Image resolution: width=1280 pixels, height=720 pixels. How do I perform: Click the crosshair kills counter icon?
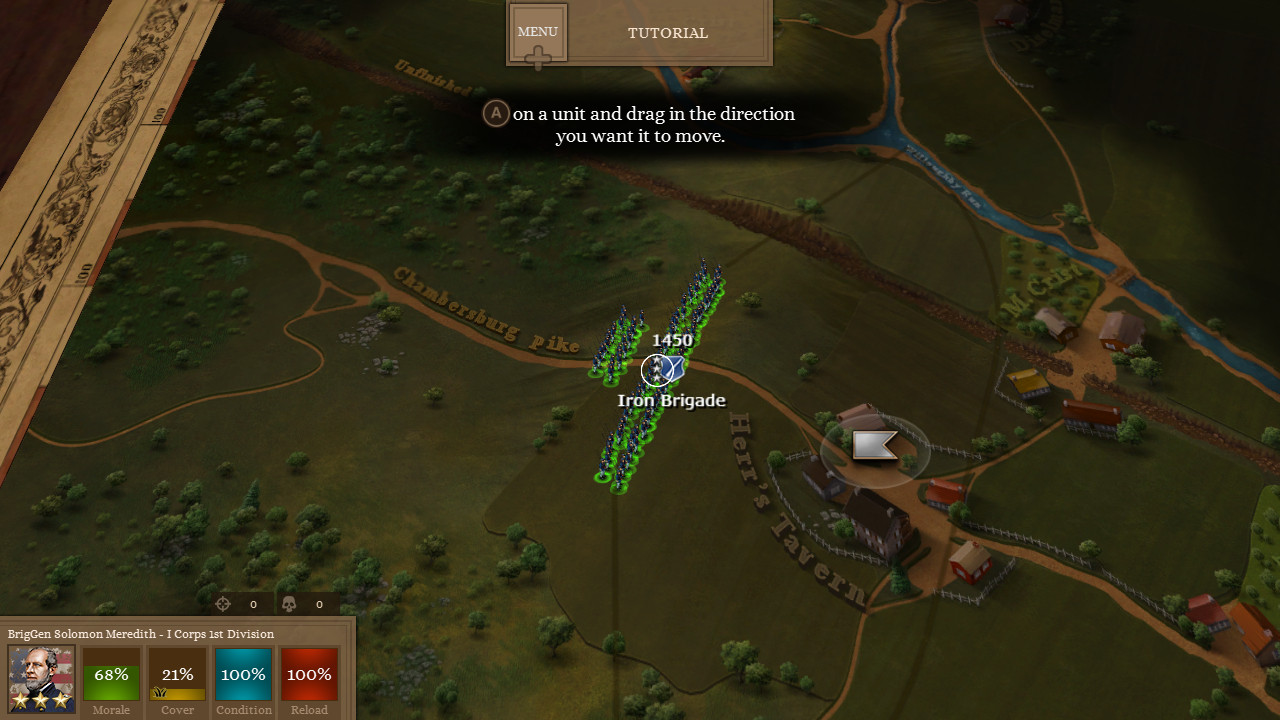[x=223, y=604]
